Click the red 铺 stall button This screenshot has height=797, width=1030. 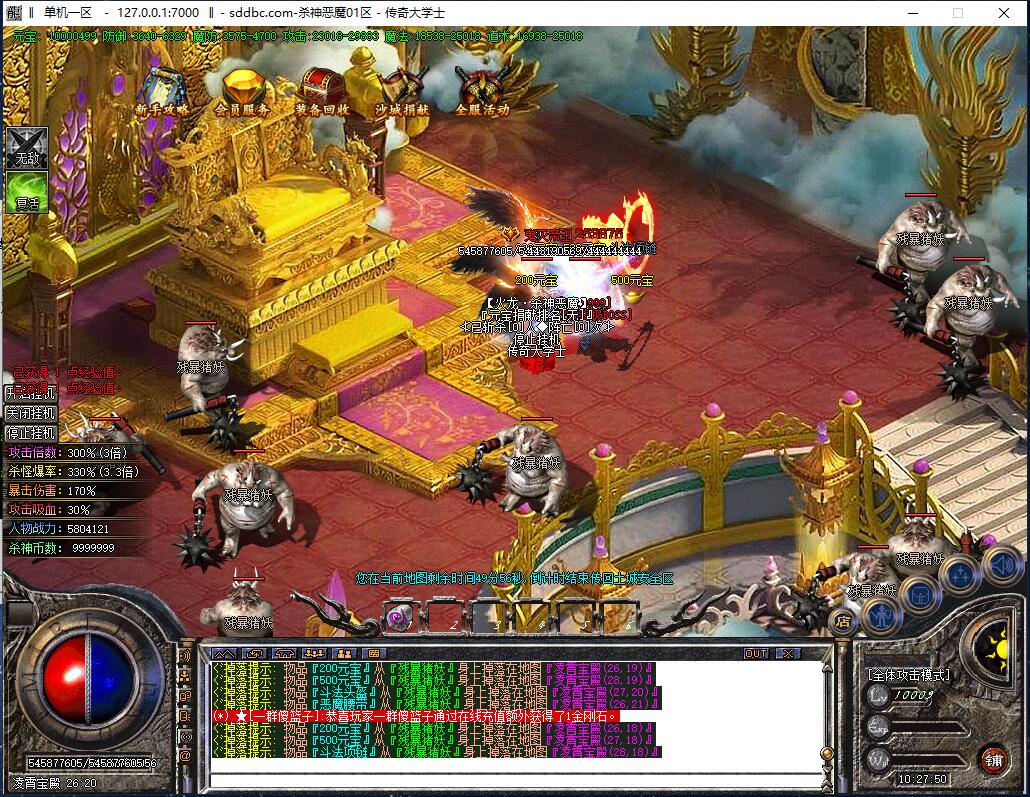(x=993, y=759)
